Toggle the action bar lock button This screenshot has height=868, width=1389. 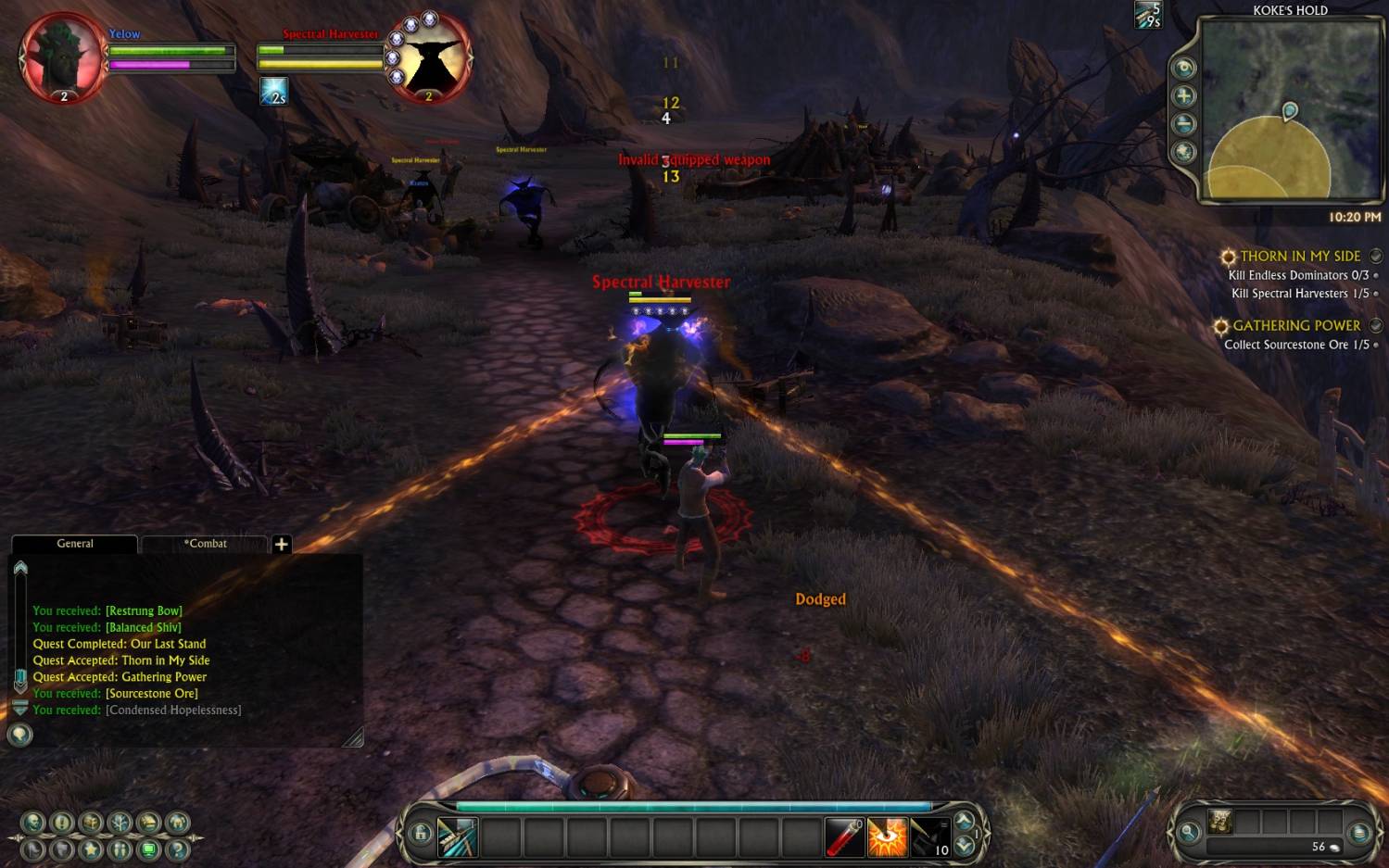pos(420,833)
